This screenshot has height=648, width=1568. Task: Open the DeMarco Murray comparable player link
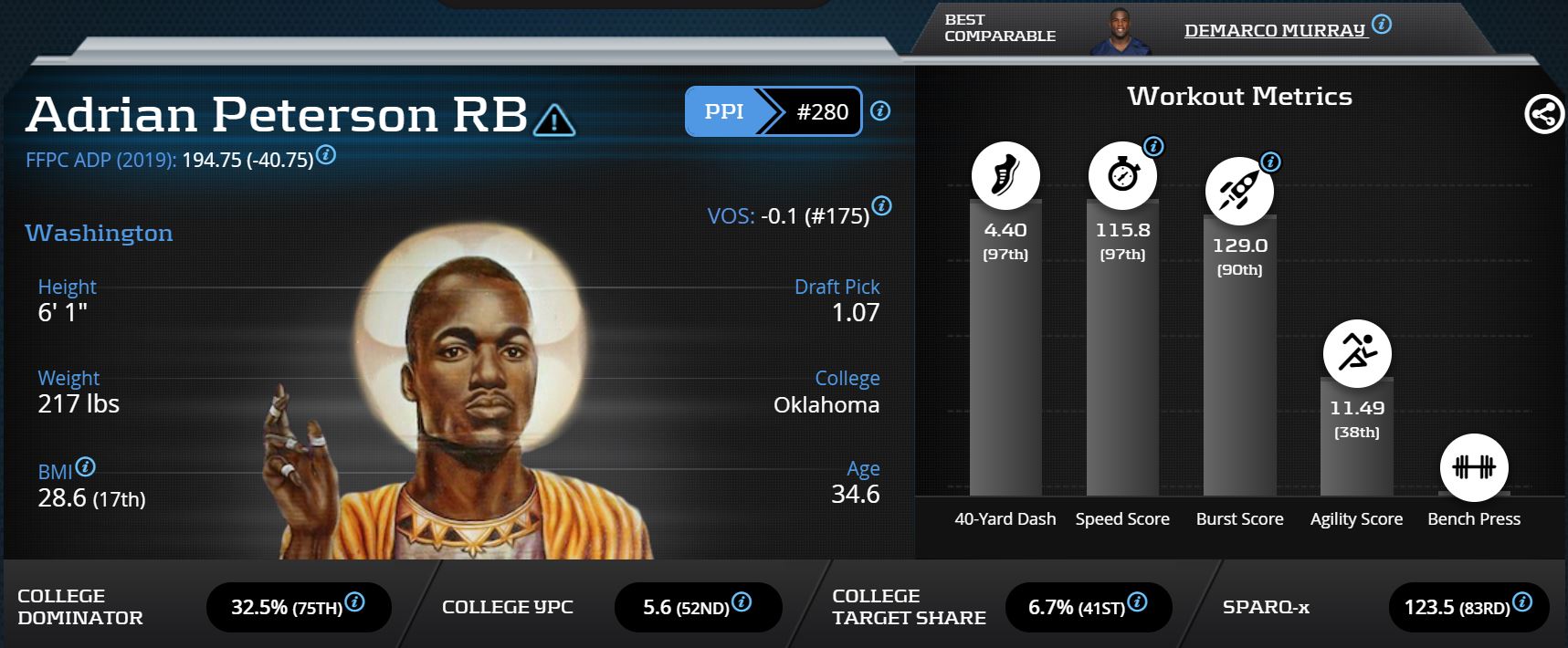(1274, 30)
